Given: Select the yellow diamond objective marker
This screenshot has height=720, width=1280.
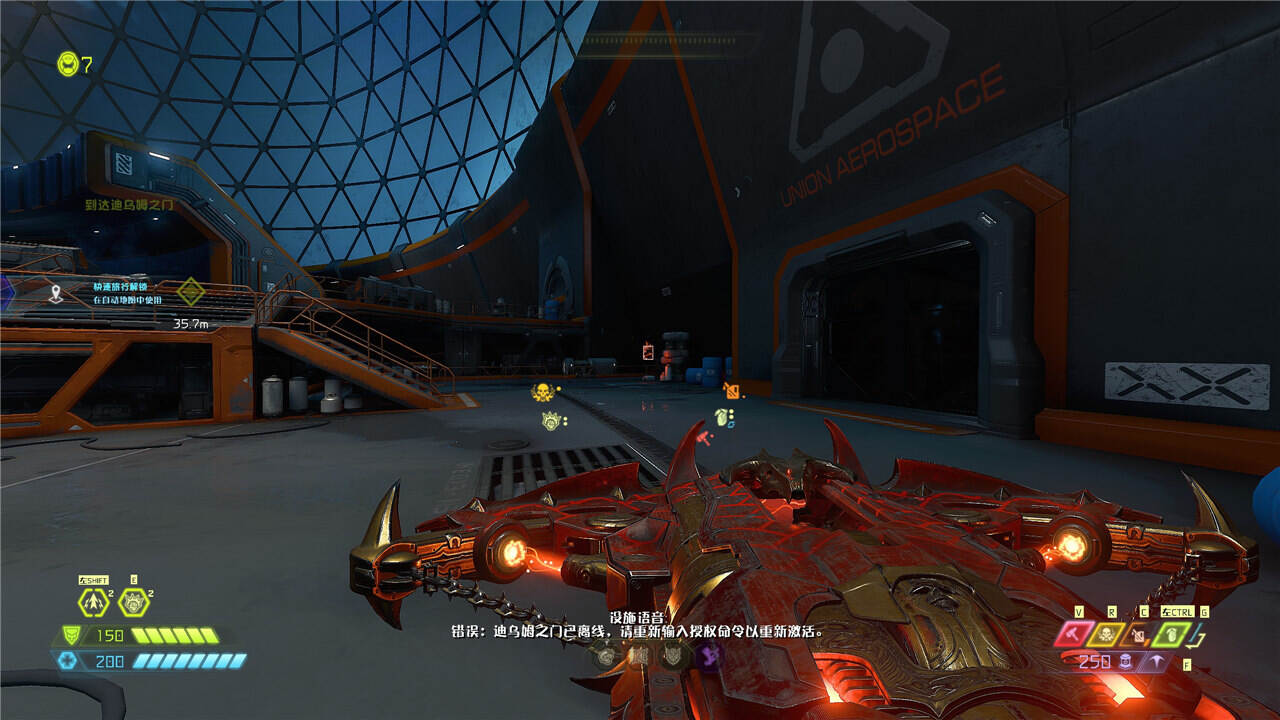Looking at the screenshot, I should tap(190, 292).
